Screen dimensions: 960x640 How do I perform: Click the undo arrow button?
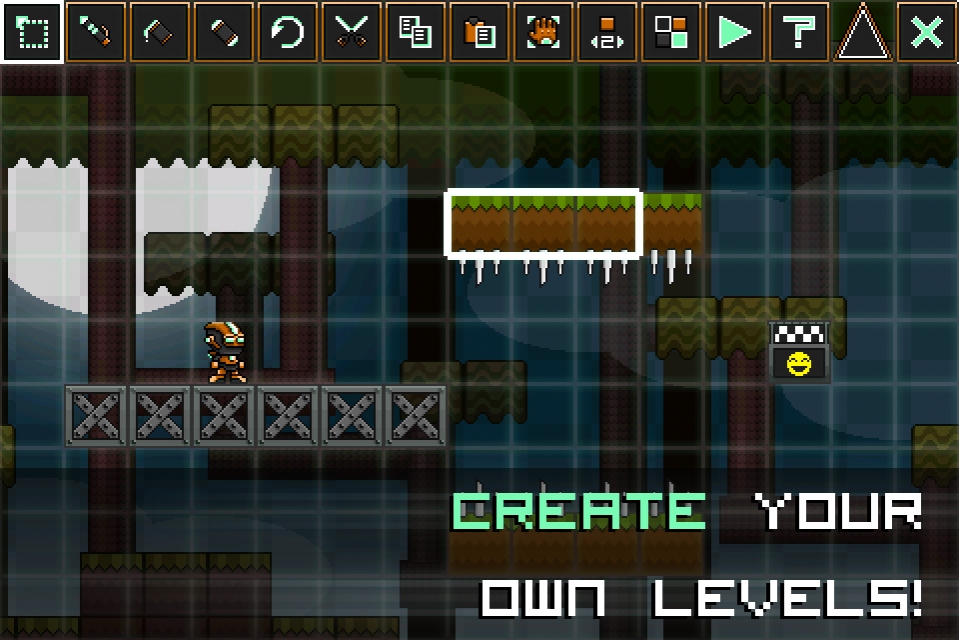288,32
